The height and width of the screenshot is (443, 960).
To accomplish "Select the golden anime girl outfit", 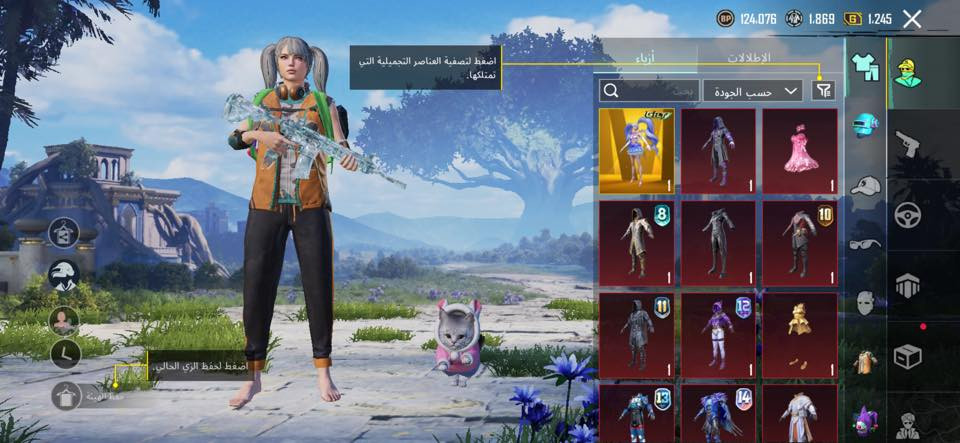I will pyautogui.click(x=637, y=151).
